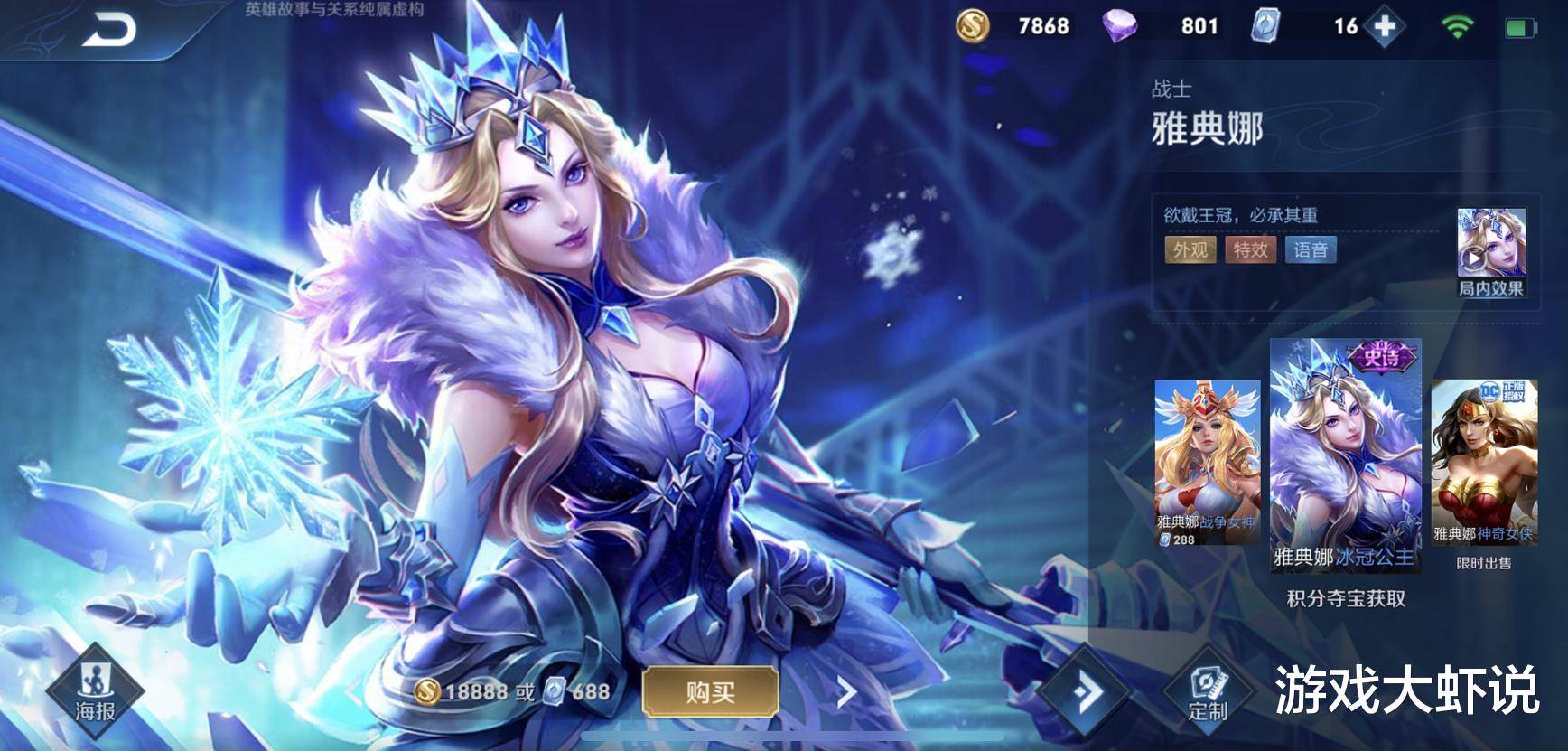Tap the purple diamond currency icon
Viewport: 1568px width, 751px height.
(1120, 26)
